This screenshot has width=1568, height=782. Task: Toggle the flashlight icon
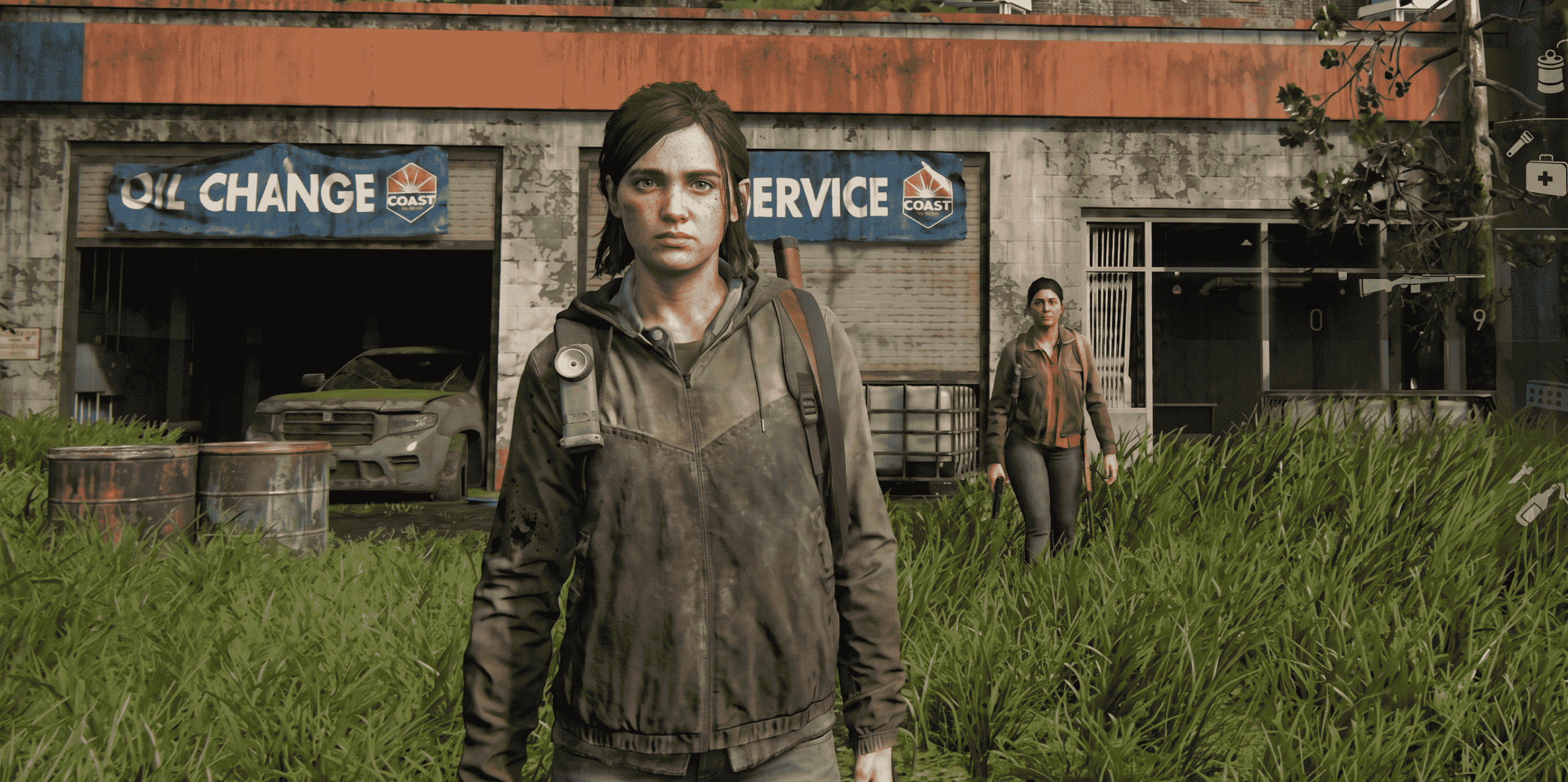1520,145
